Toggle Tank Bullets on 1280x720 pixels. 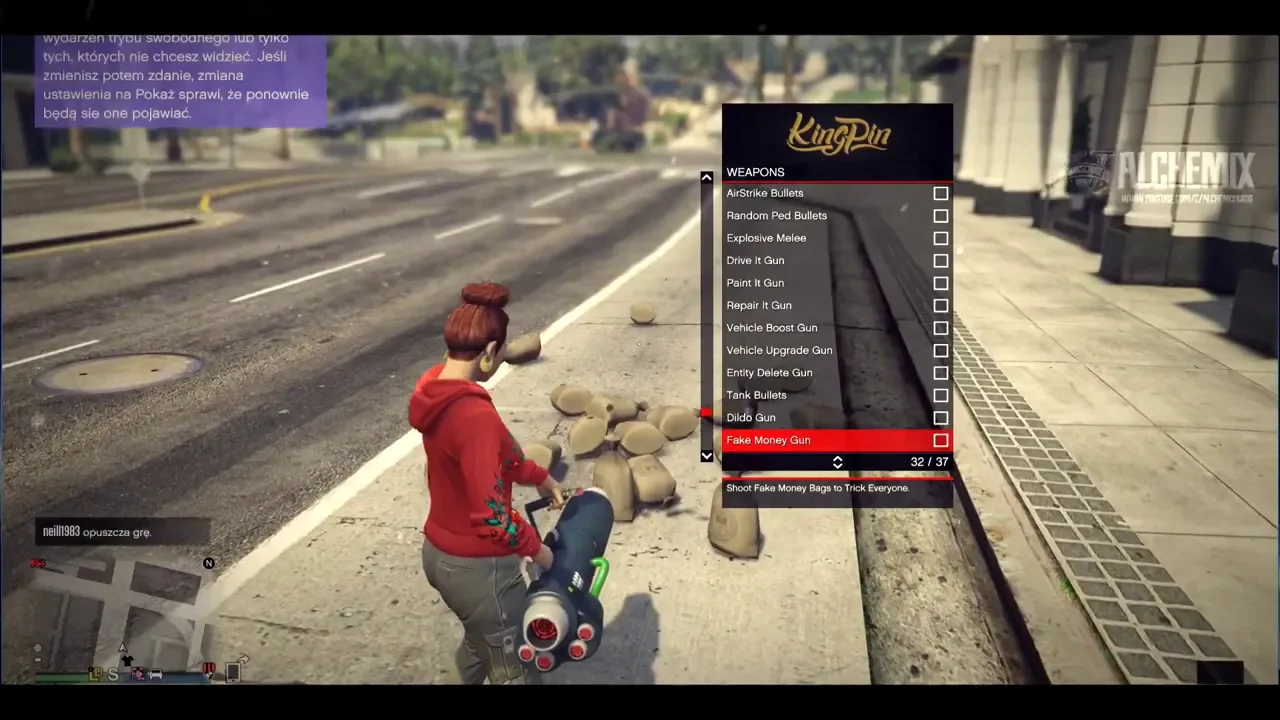(x=940, y=396)
